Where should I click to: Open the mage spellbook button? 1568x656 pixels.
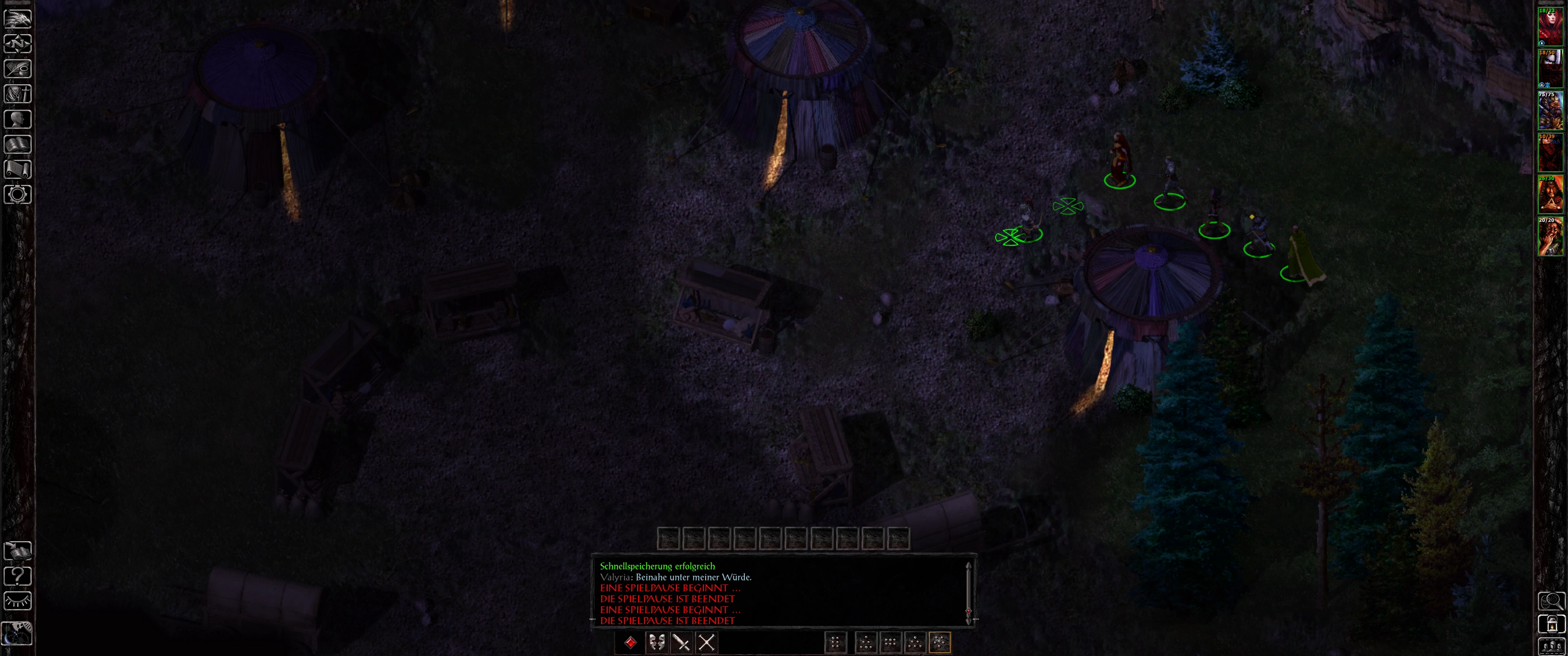click(x=18, y=144)
